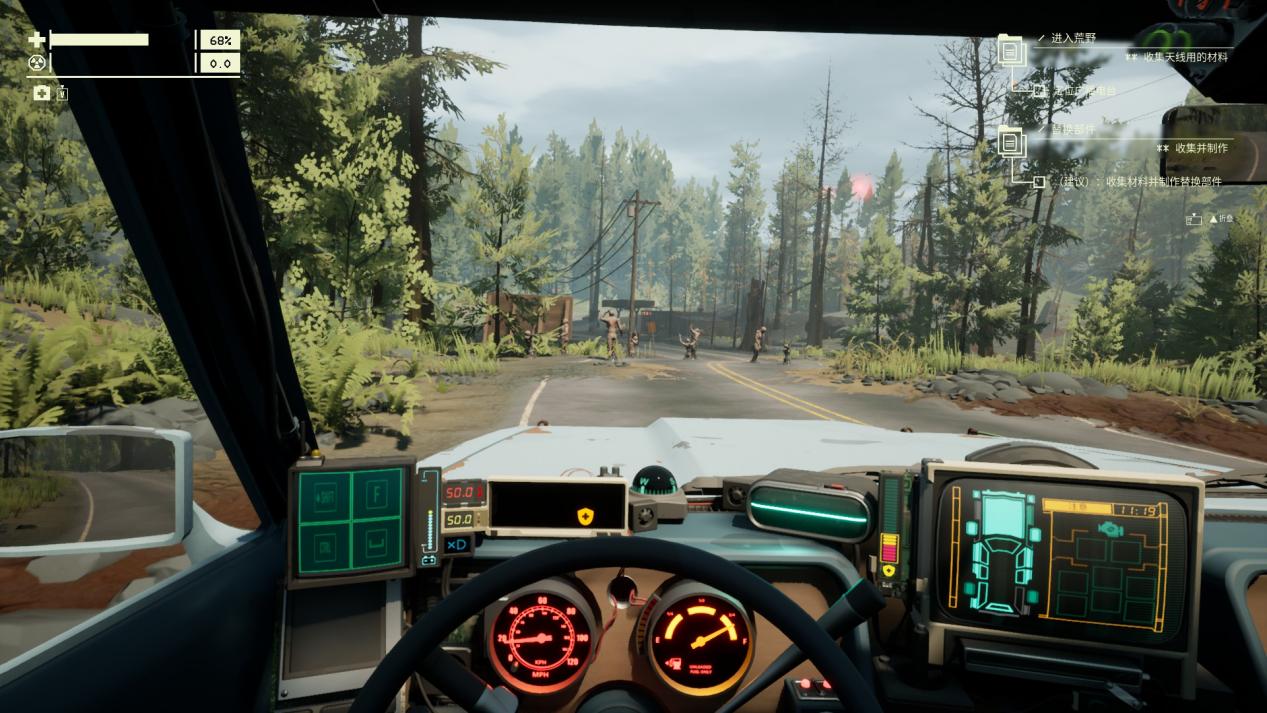This screenshot has height=713, width=1267.
Task: Select the 收集天线用的材料 objective
Action: click(x=1187, y=57)
